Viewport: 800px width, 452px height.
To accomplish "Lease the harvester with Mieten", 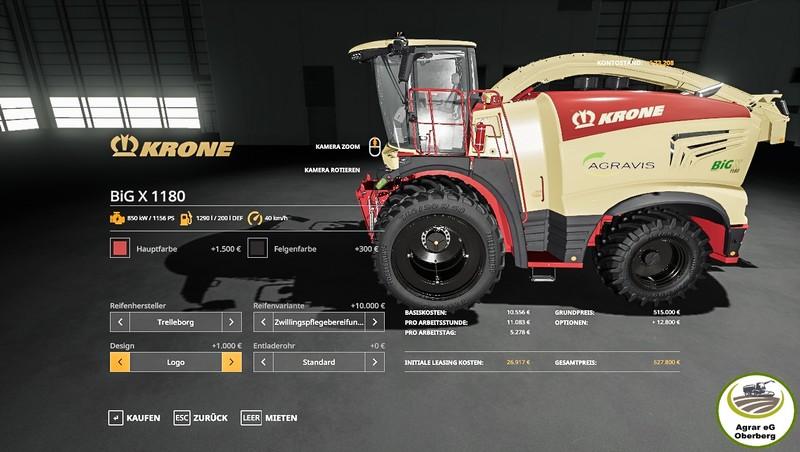I will 270,417.
